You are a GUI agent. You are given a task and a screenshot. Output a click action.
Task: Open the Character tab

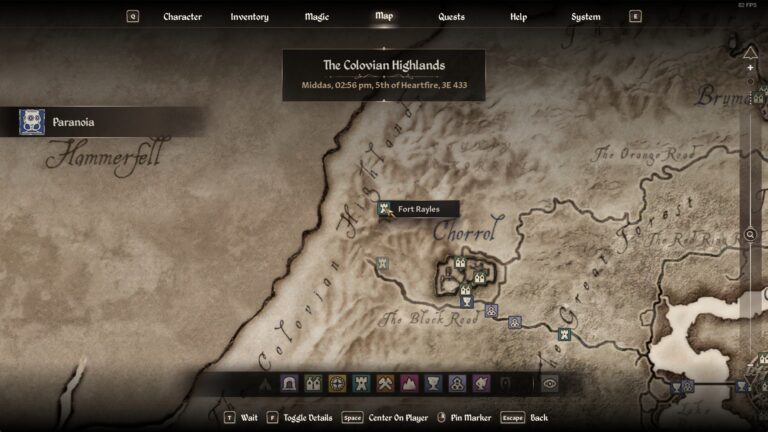(182, 17)
